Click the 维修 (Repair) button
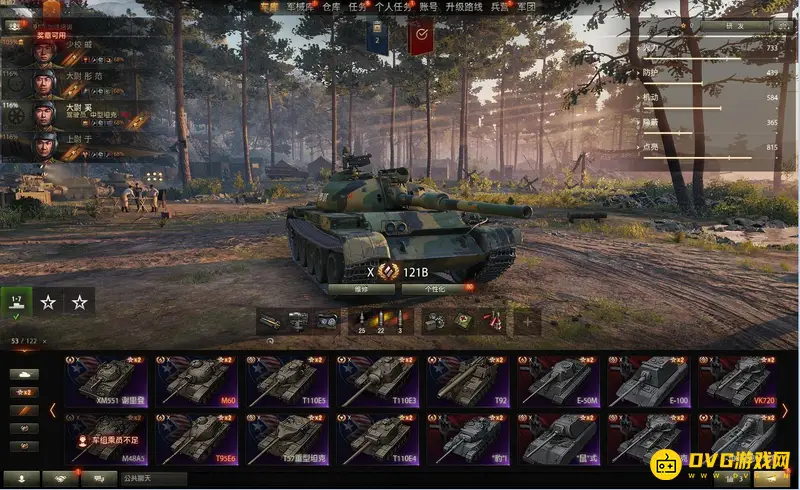This screenshot has width=800, height=490. (x=362, y=288)
